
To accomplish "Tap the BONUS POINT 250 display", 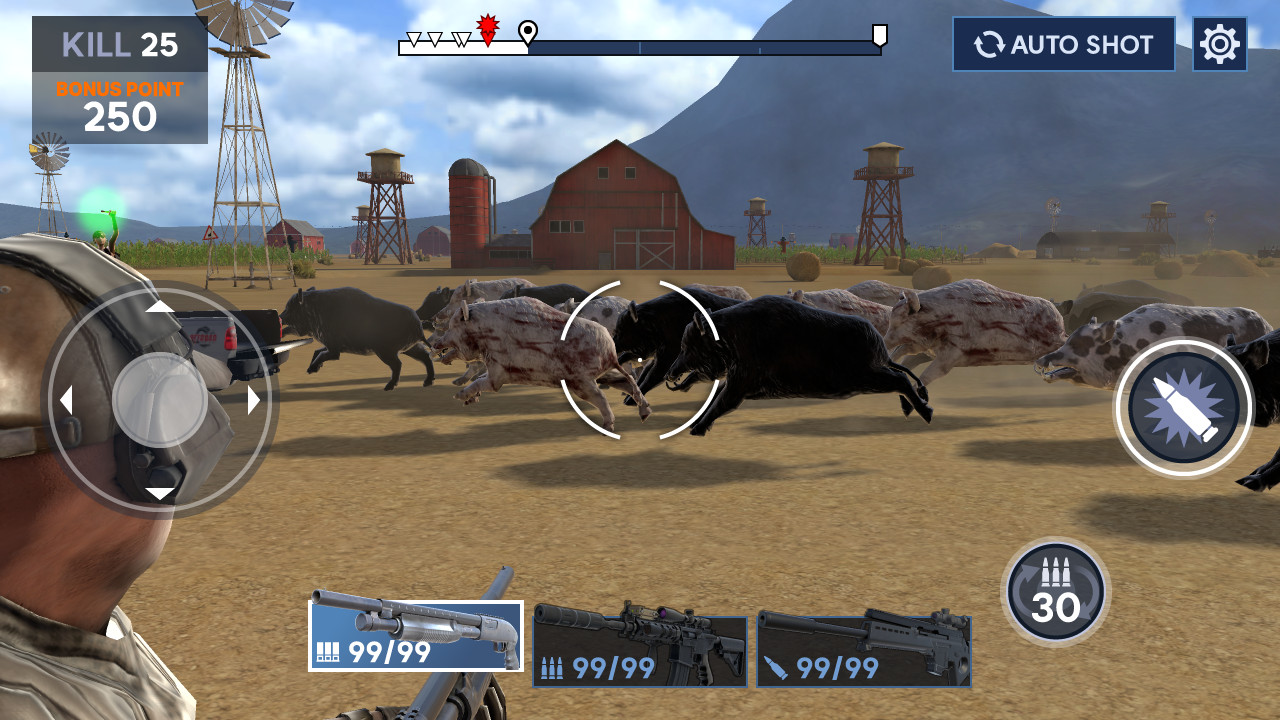I will (117, 105).
